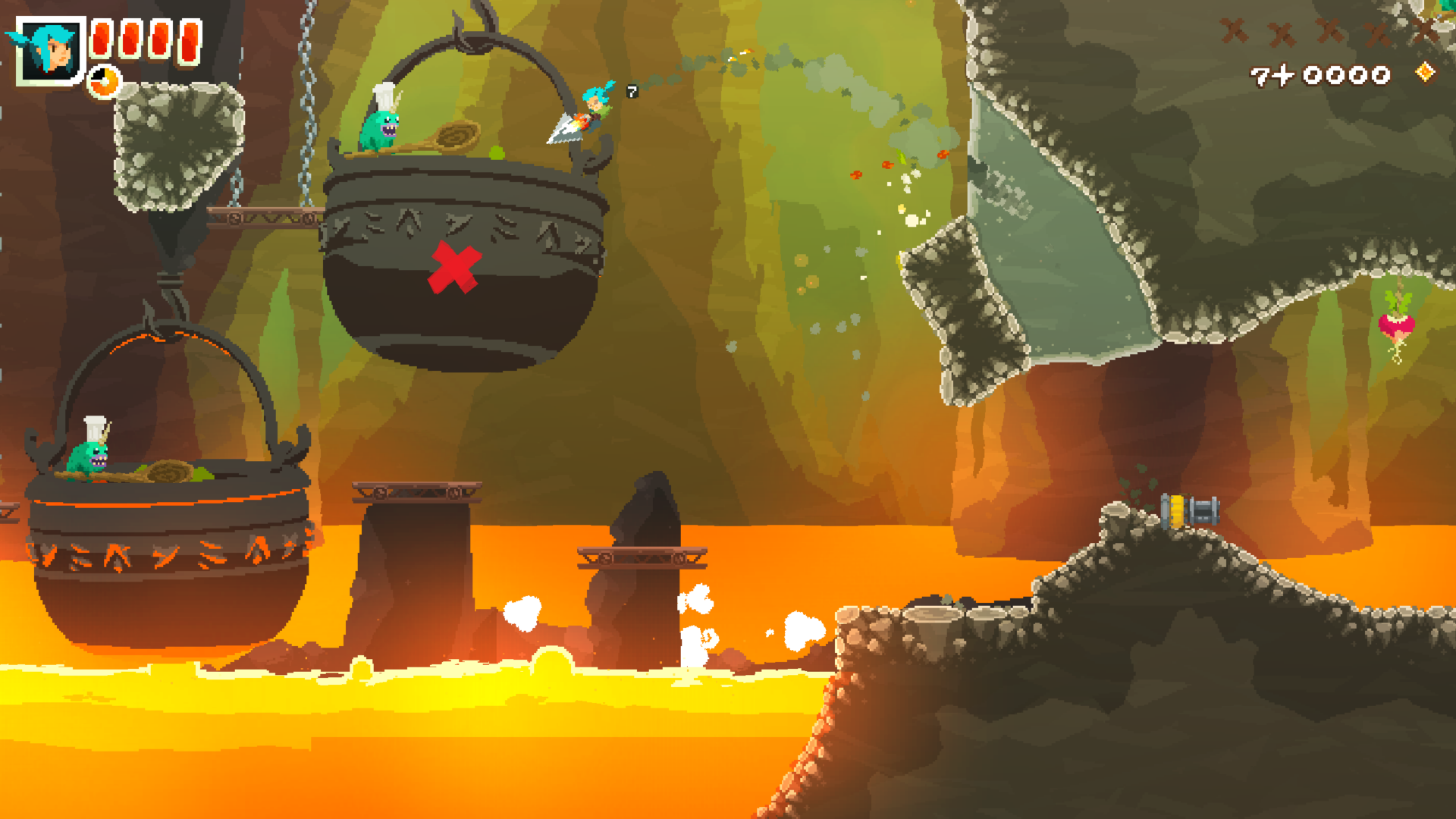Image resolution: width=1456 pixels, height=819 pixels.
Task: Click the orange gem currency icon
Action: point(1426,72)
